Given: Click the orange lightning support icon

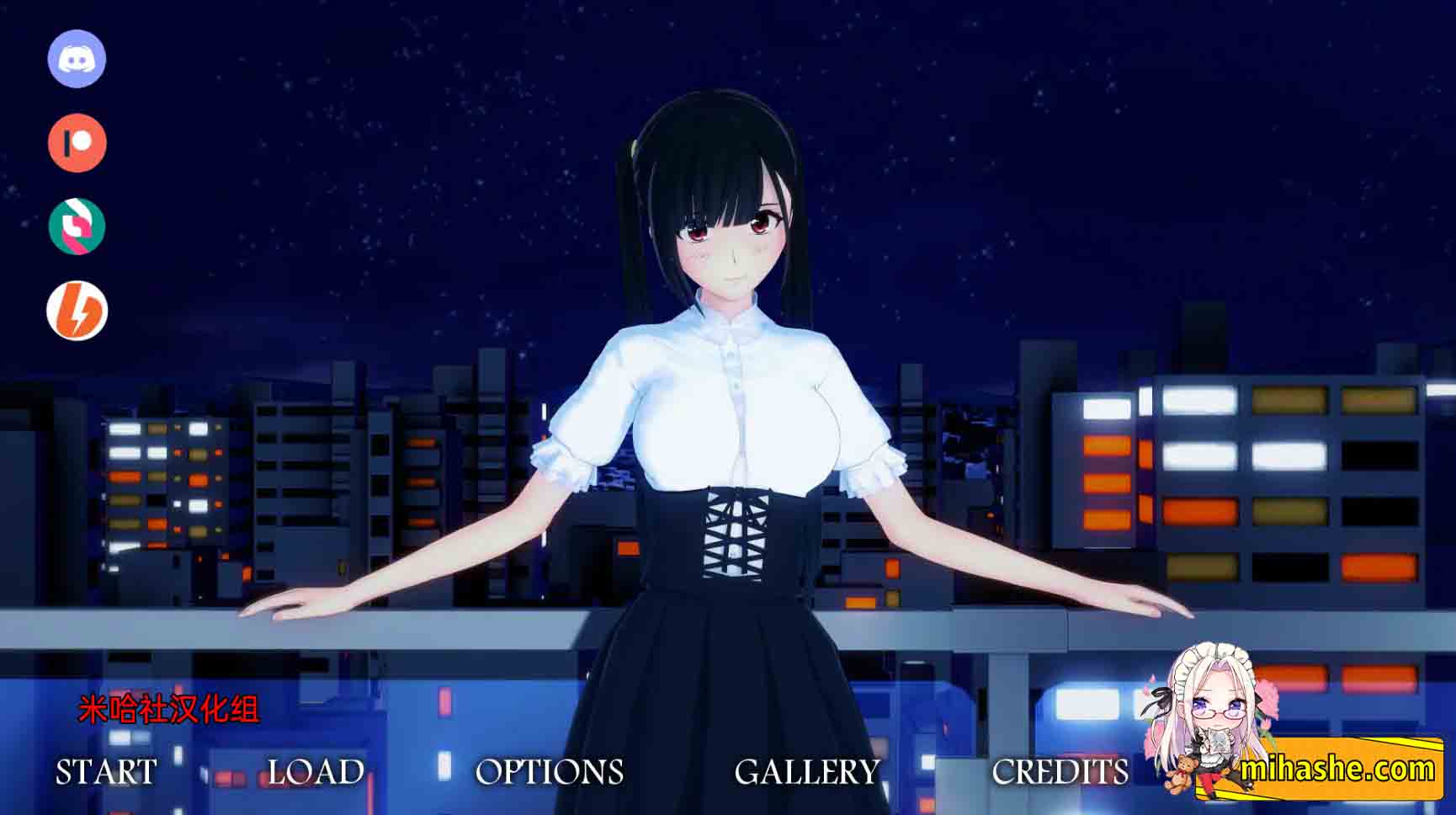Looking at the screenshot, I should tap(76, 309).
